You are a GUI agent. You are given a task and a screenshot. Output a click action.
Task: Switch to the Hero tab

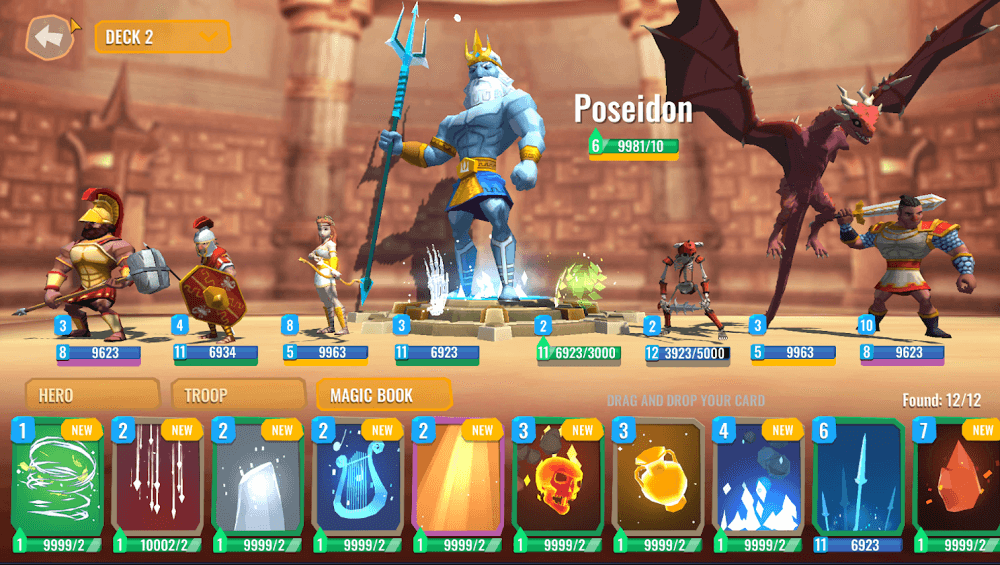pos(92,395)
